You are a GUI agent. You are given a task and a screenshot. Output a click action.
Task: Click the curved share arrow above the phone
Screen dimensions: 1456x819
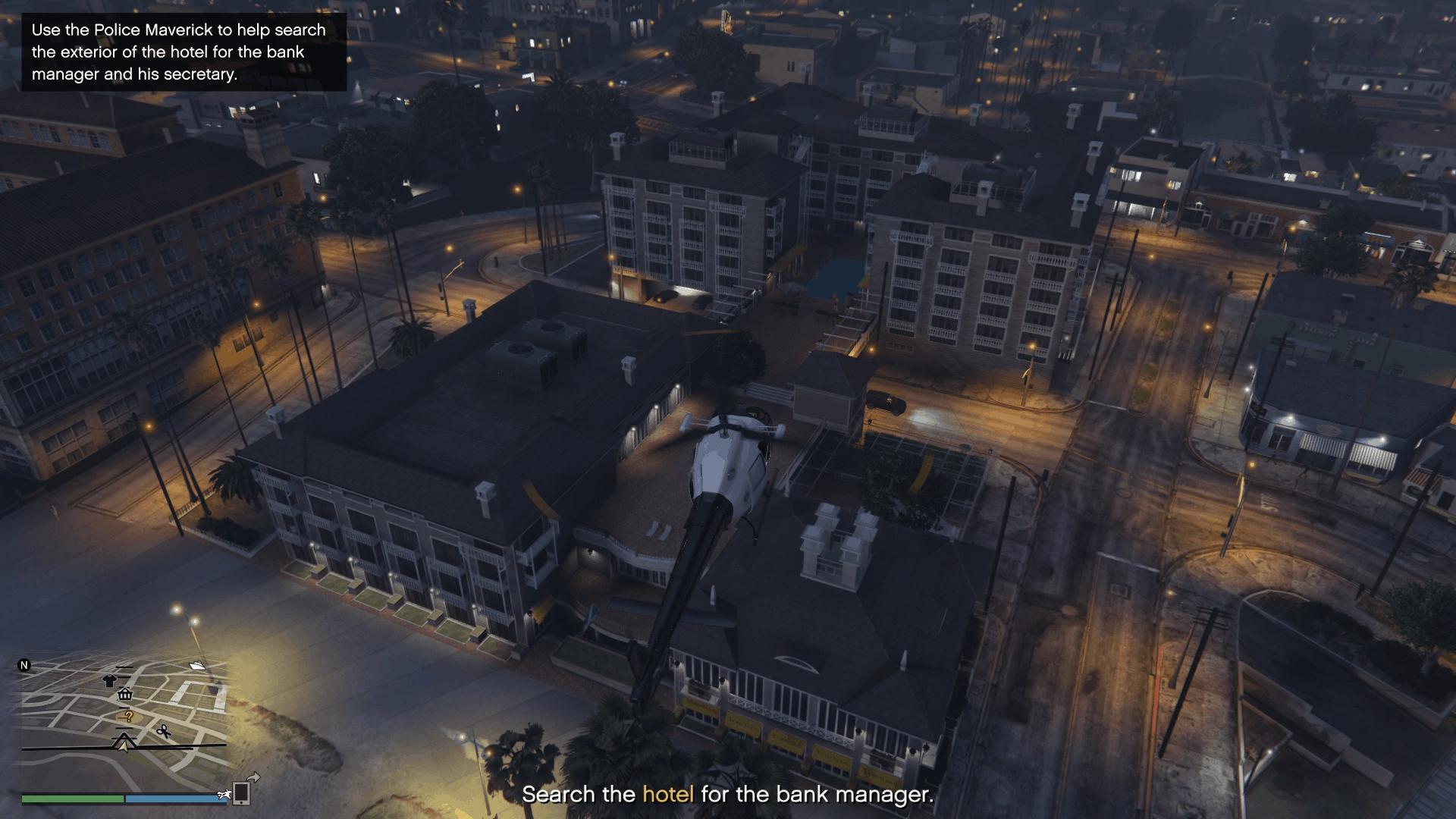(x=253, y=777)
